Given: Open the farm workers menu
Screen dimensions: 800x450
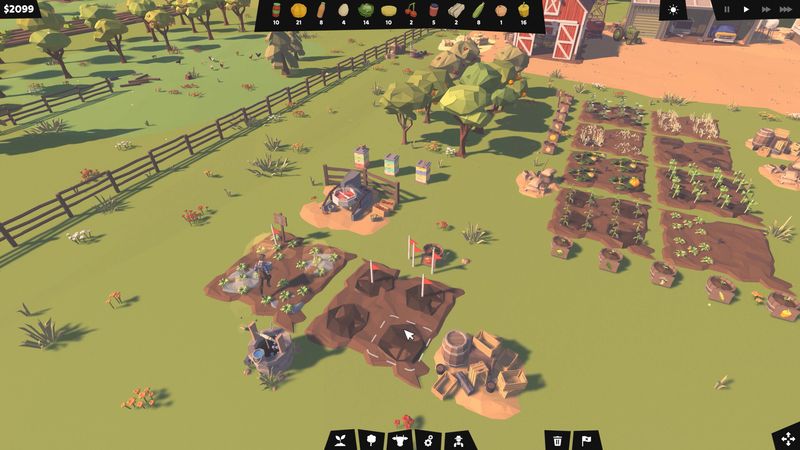Looking at the screenshot, I should tap(458, 439).
